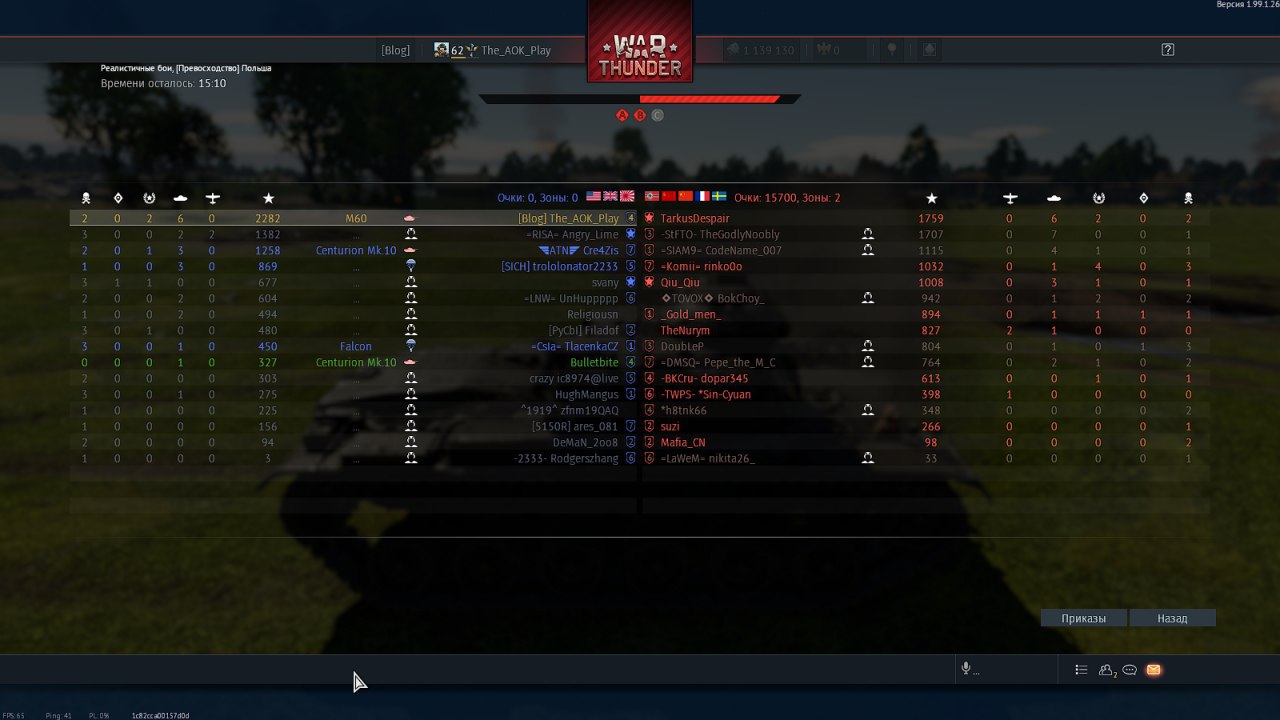Select TarkusDespair in the scoreboard

695,218
